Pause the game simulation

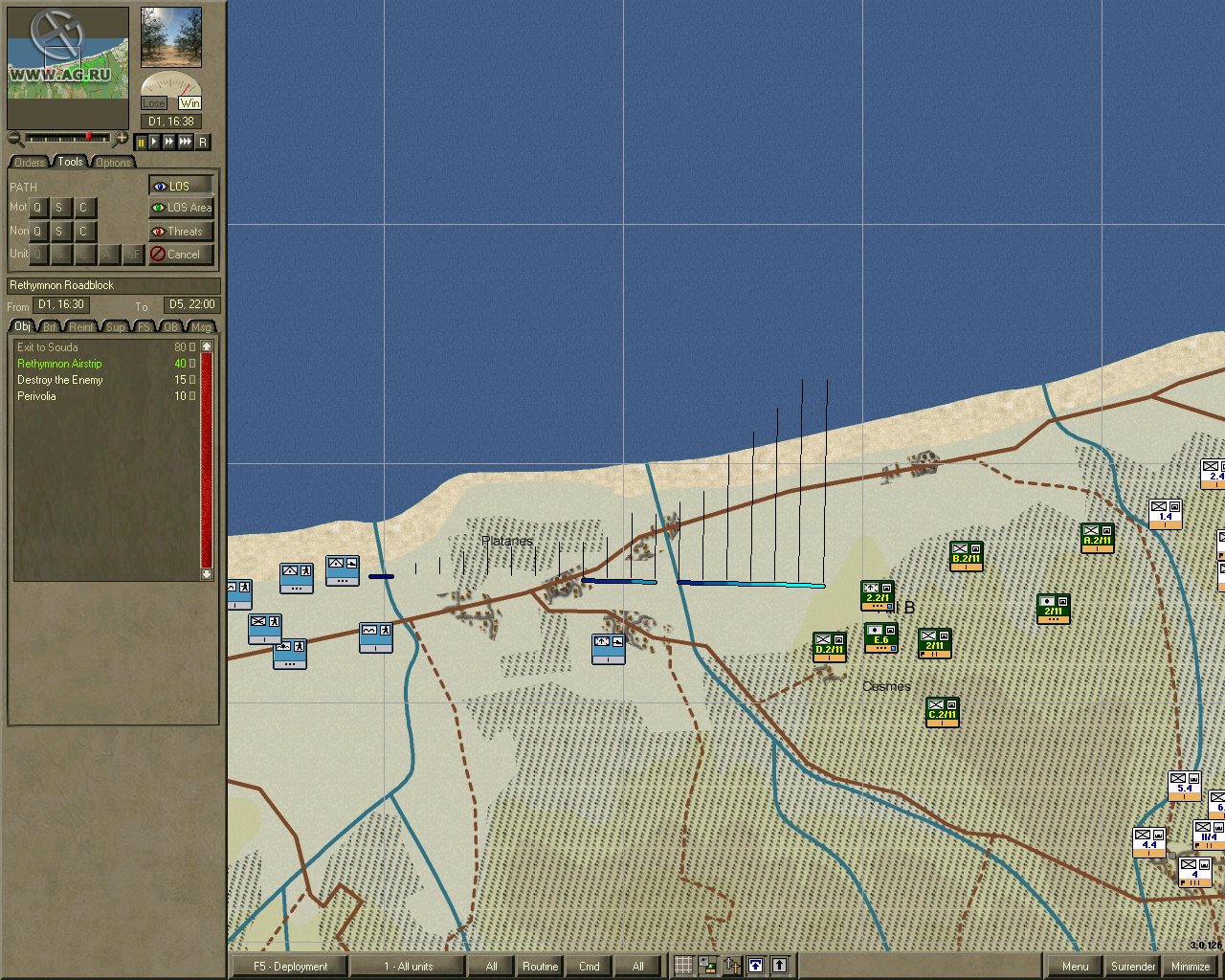[x=140, y=142]
